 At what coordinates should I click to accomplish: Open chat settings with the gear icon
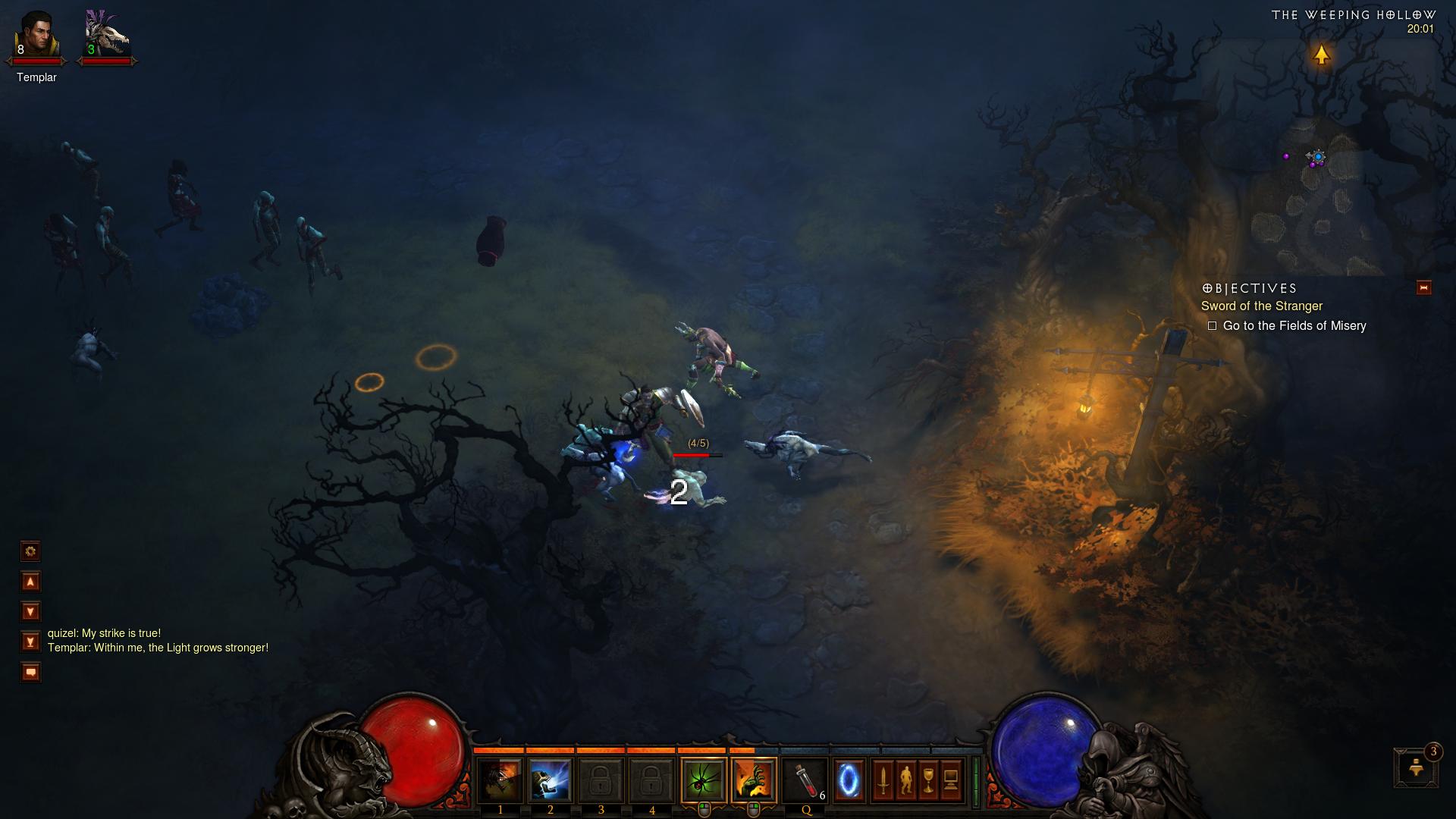tap(30, 551)
